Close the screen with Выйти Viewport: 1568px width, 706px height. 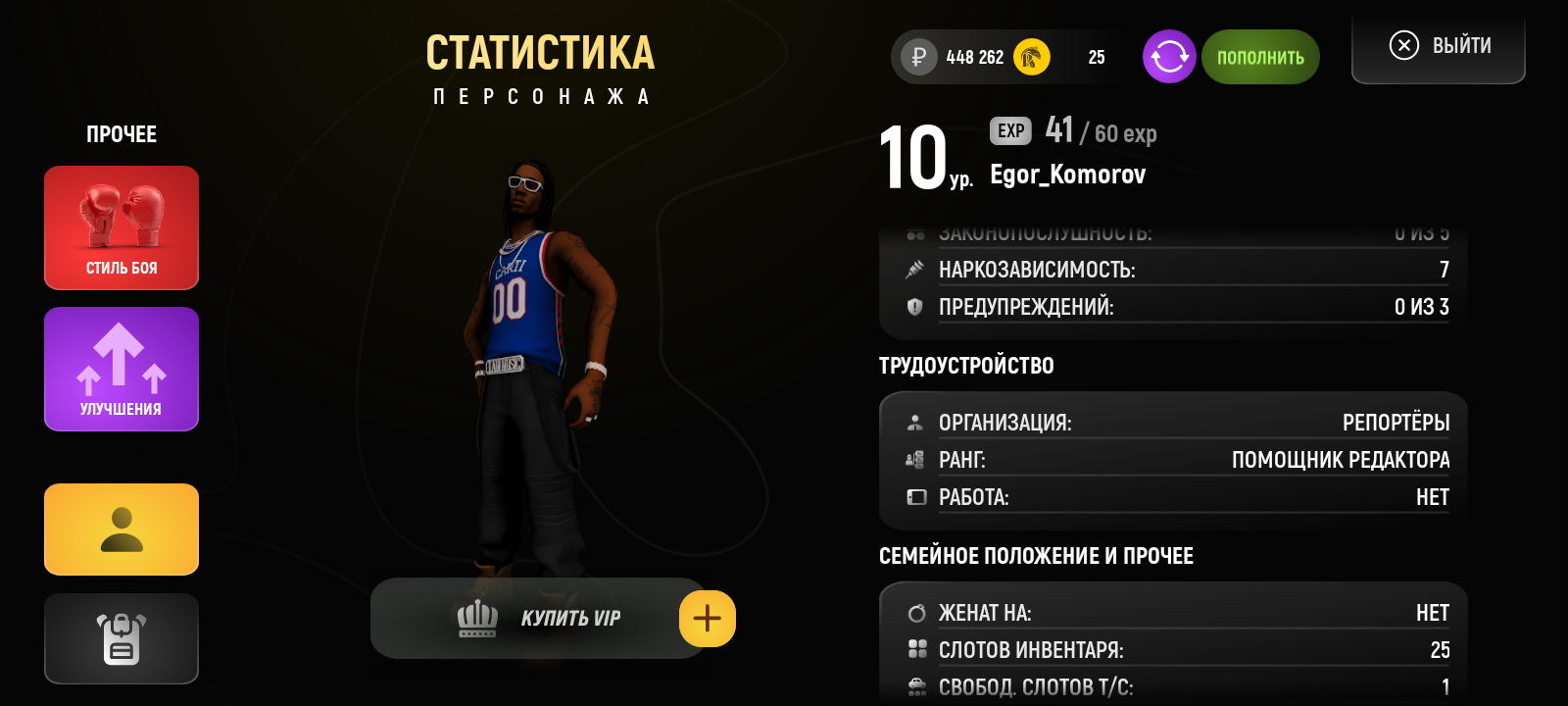(1439, 46)
